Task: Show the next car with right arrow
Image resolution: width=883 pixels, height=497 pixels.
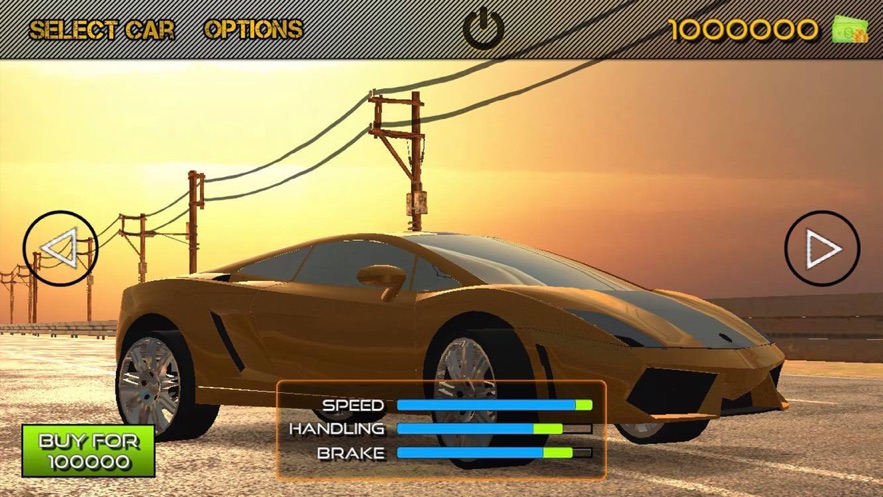Action: (x=822, y=248)
